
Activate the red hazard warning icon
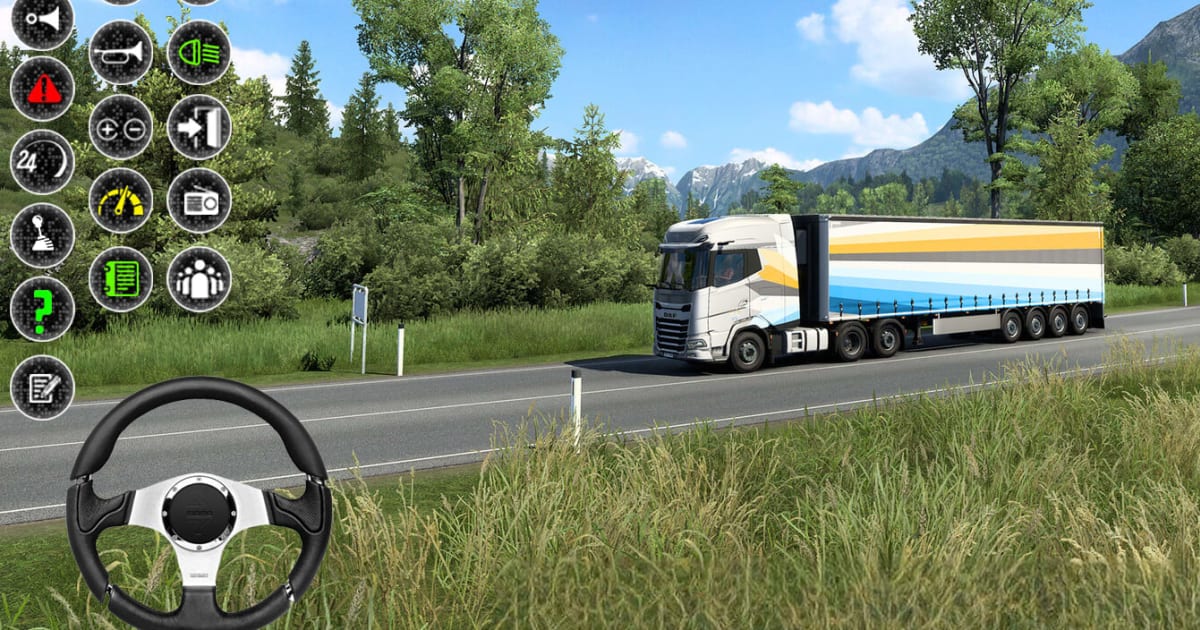tap(42, 89)
